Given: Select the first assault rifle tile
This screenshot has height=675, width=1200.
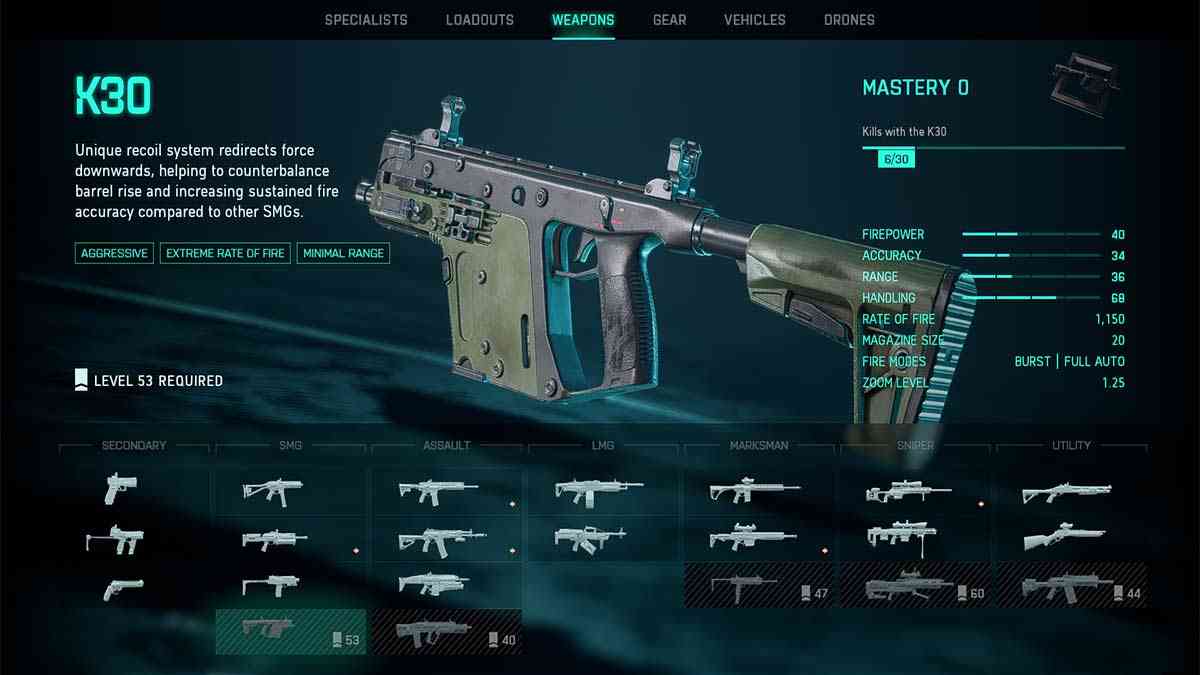Looking at the screenshot, I should coord(438,490).
